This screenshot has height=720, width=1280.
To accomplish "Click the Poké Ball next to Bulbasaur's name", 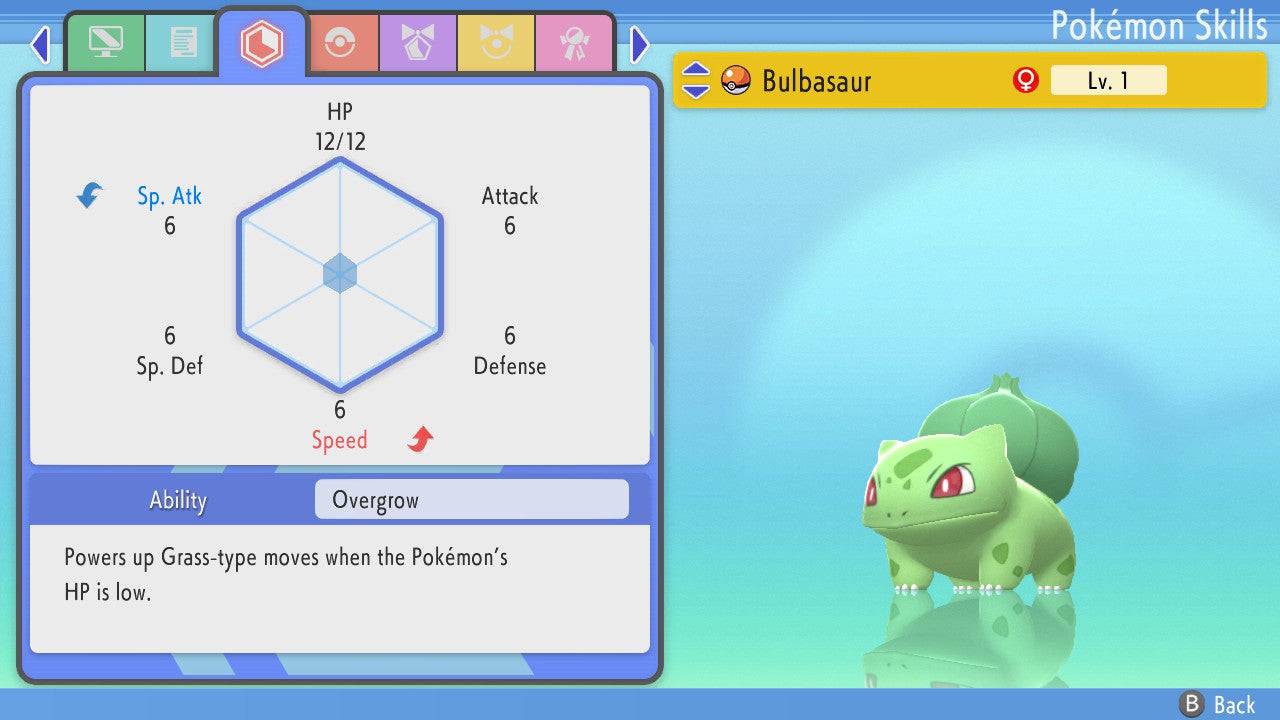I will pos(733,80).
